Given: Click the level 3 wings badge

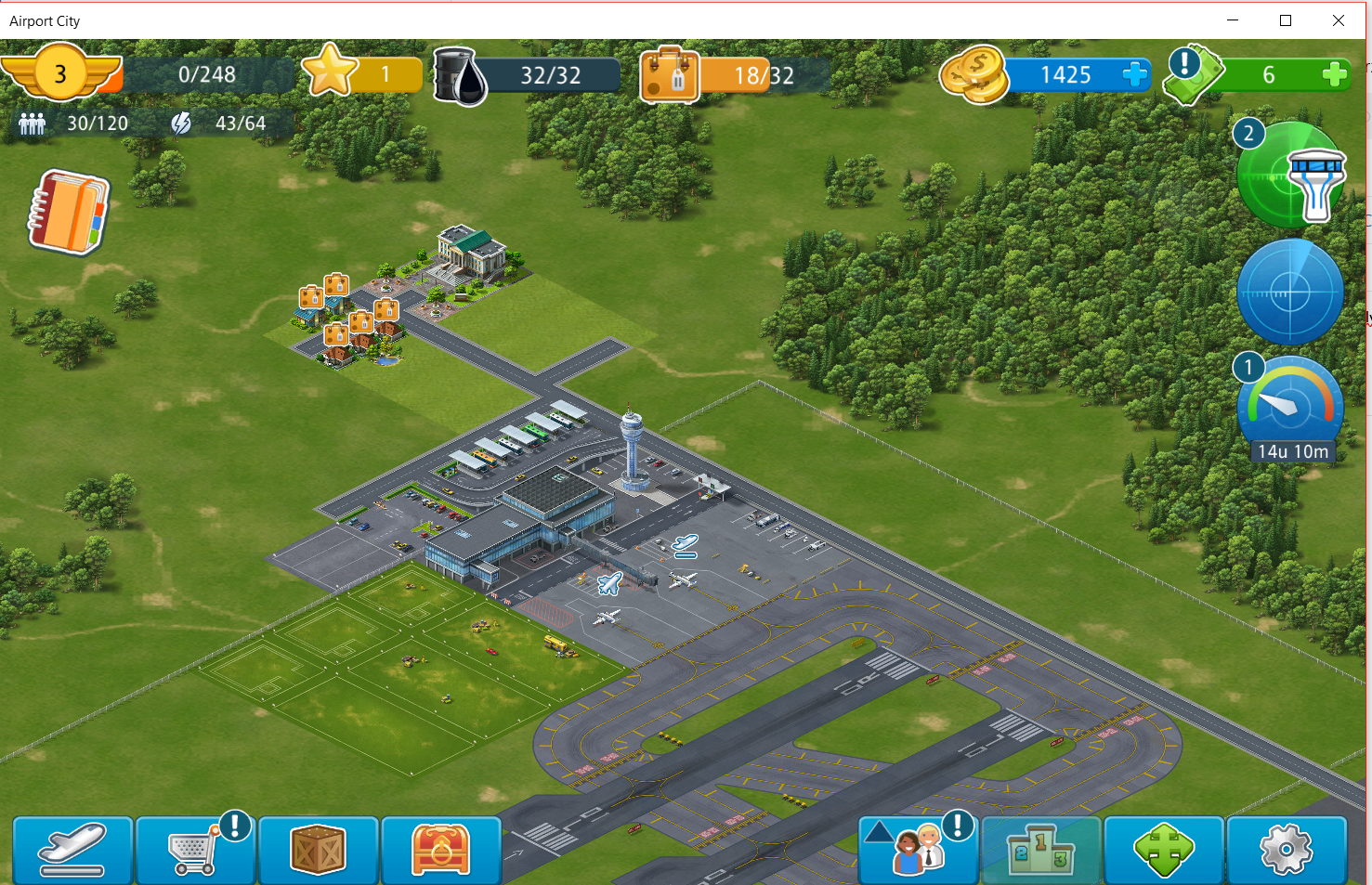Looking at the screenshot, I should [x=60, y=73].
